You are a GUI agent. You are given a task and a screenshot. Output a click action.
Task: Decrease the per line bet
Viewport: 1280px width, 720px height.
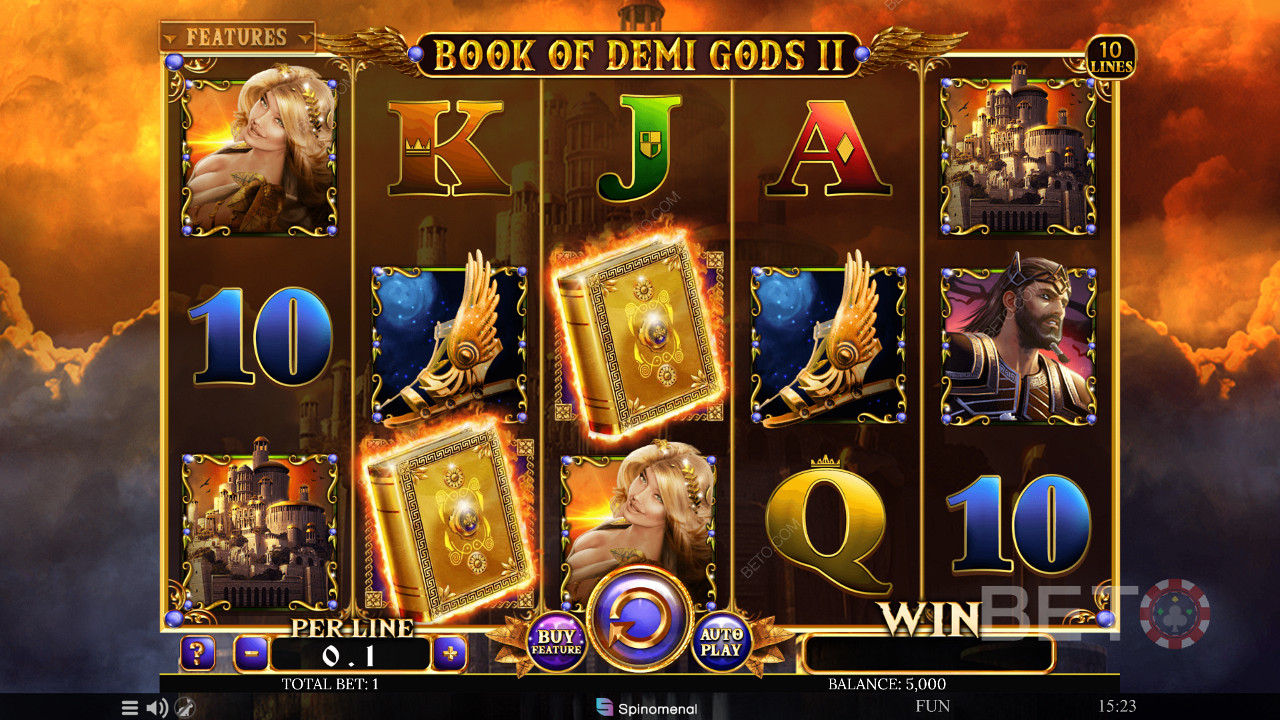click(x=251, y=655)
